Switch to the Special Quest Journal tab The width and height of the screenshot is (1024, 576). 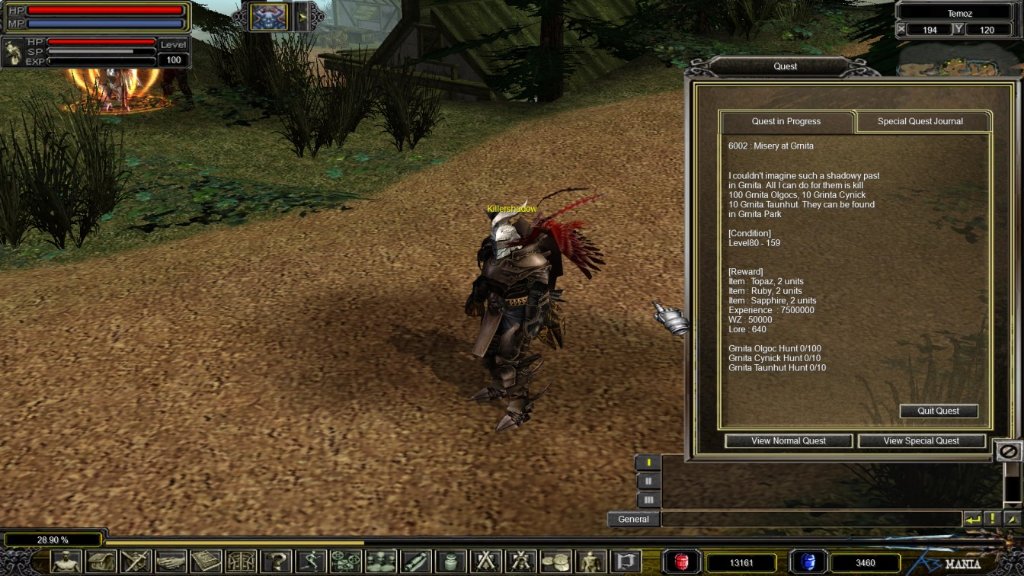pos(920,121)
